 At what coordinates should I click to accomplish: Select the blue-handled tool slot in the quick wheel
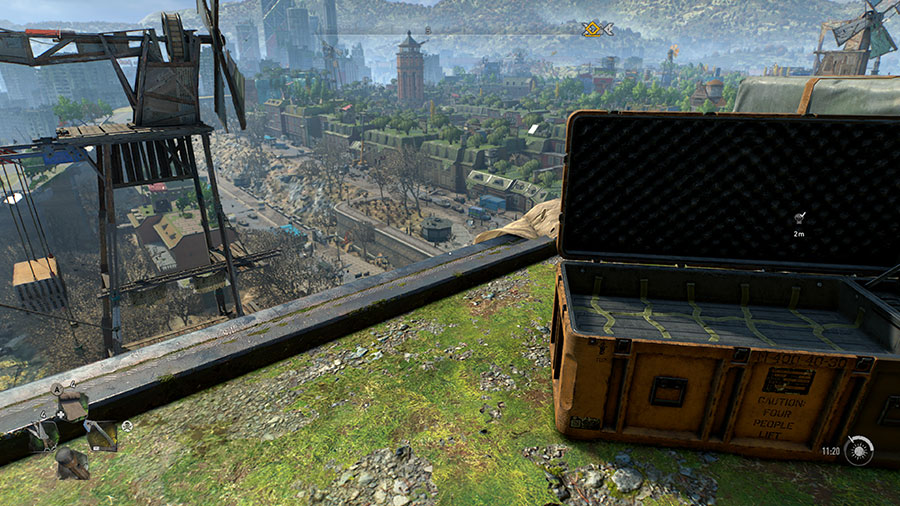[102, 434]
